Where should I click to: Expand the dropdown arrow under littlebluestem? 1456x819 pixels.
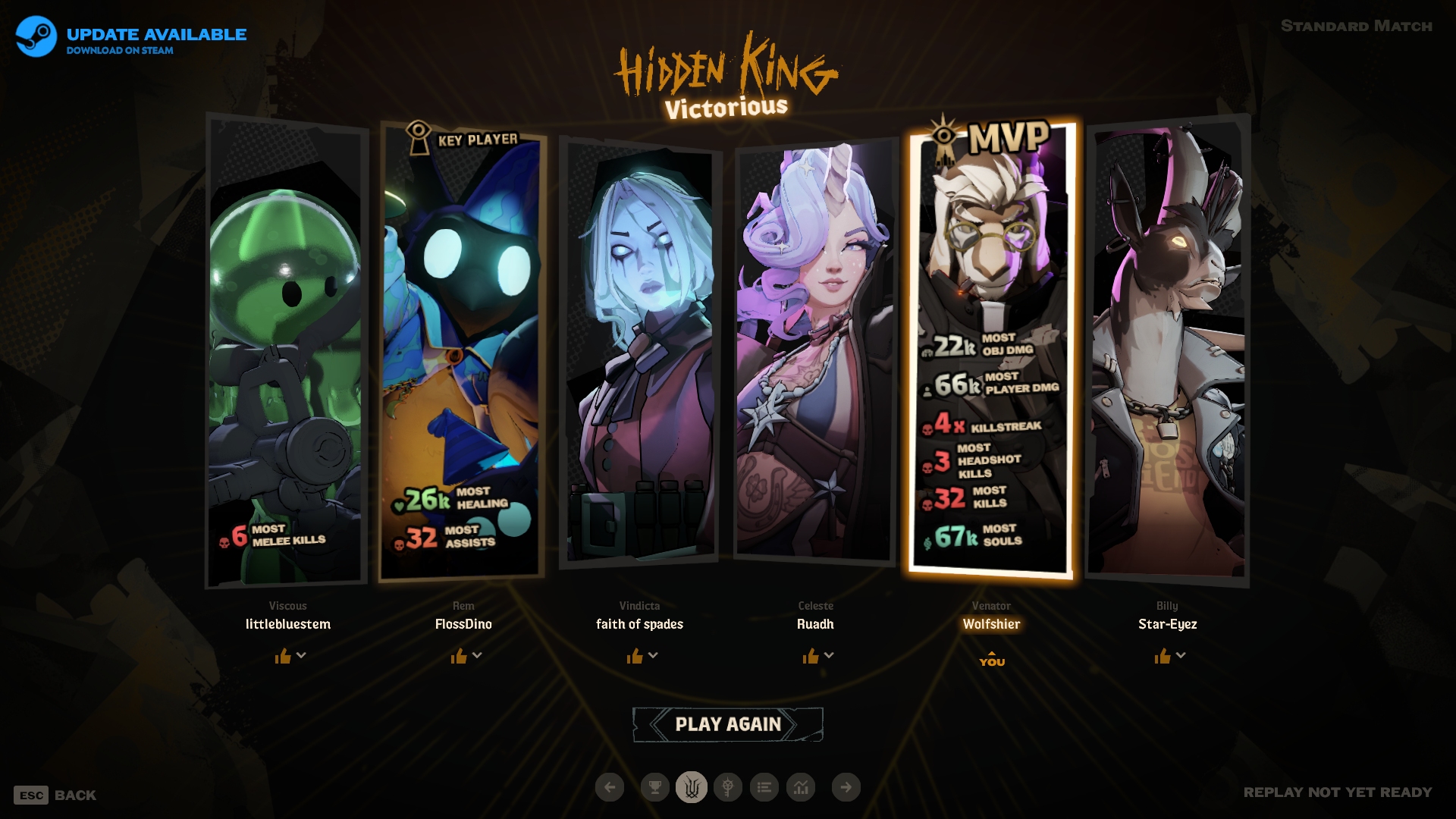tap(302, 655)
